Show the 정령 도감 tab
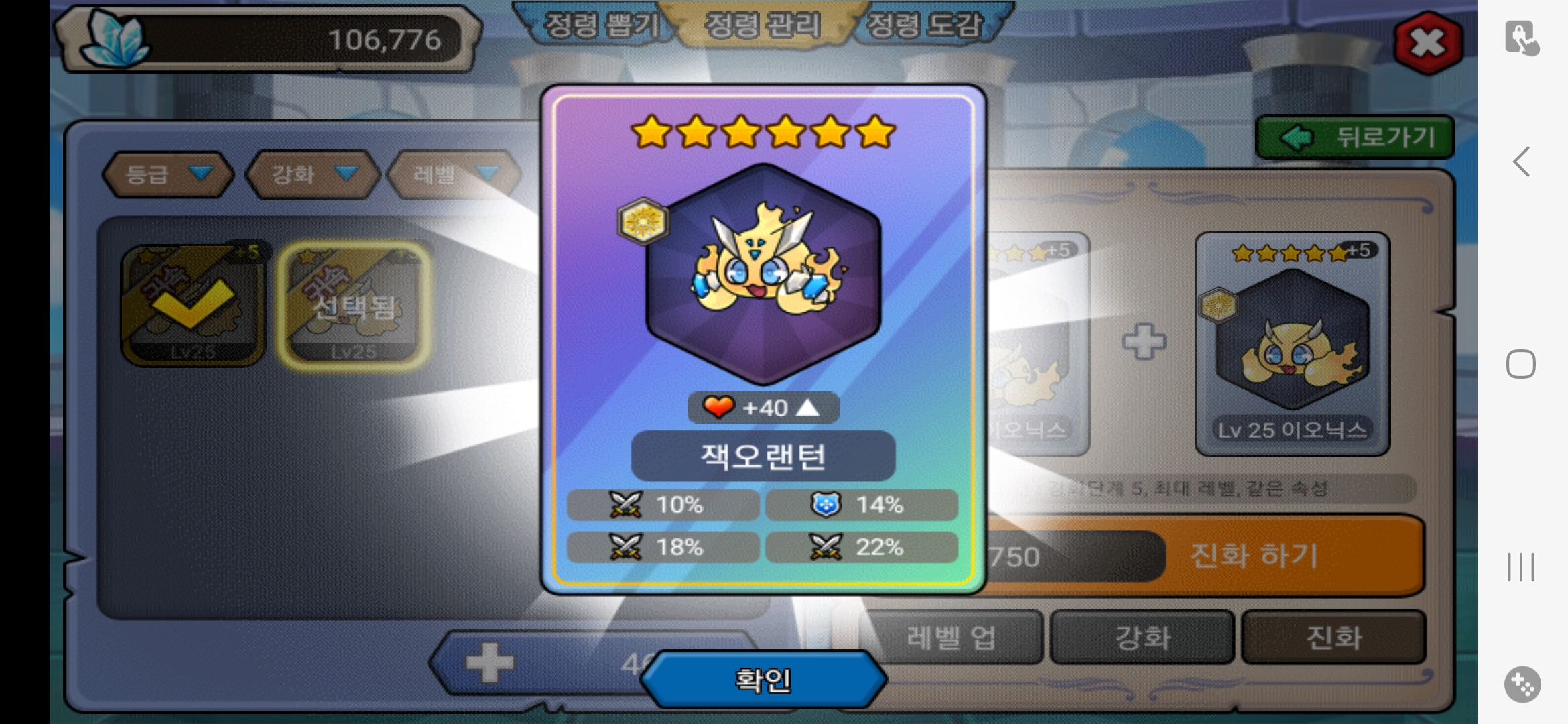 click(925, 25)
